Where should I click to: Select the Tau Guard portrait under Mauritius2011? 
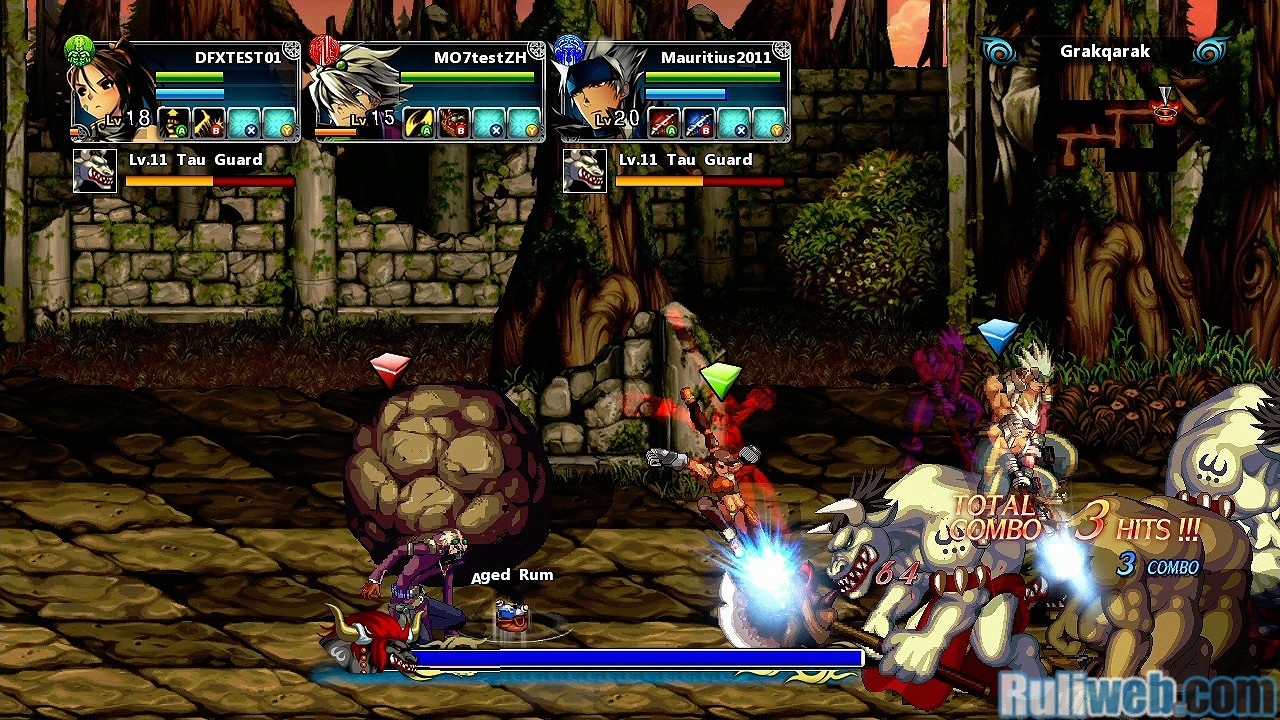pyautogui.click(x=585, y=171)
